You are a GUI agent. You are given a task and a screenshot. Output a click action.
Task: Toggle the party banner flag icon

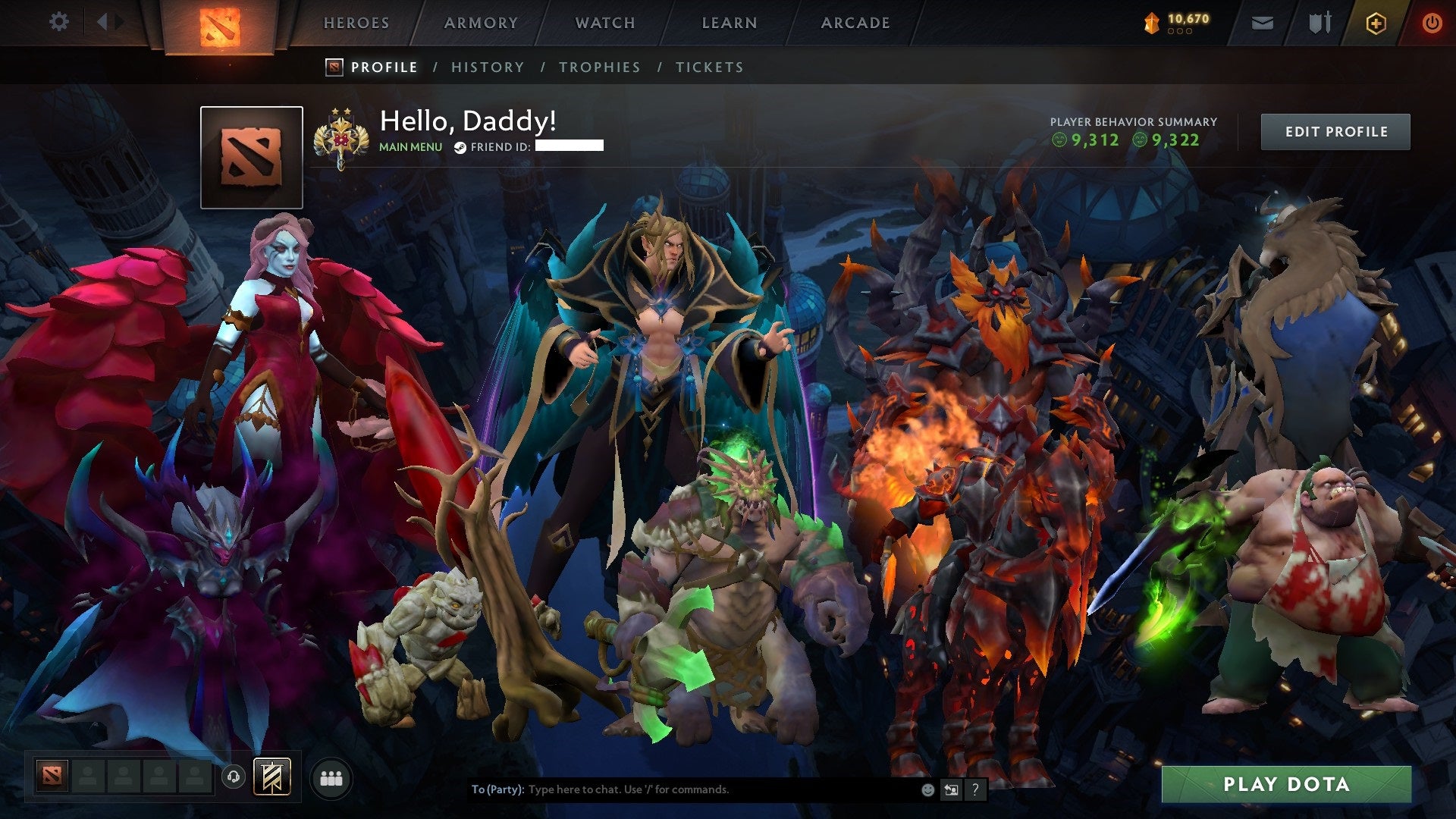pos(272,776)
